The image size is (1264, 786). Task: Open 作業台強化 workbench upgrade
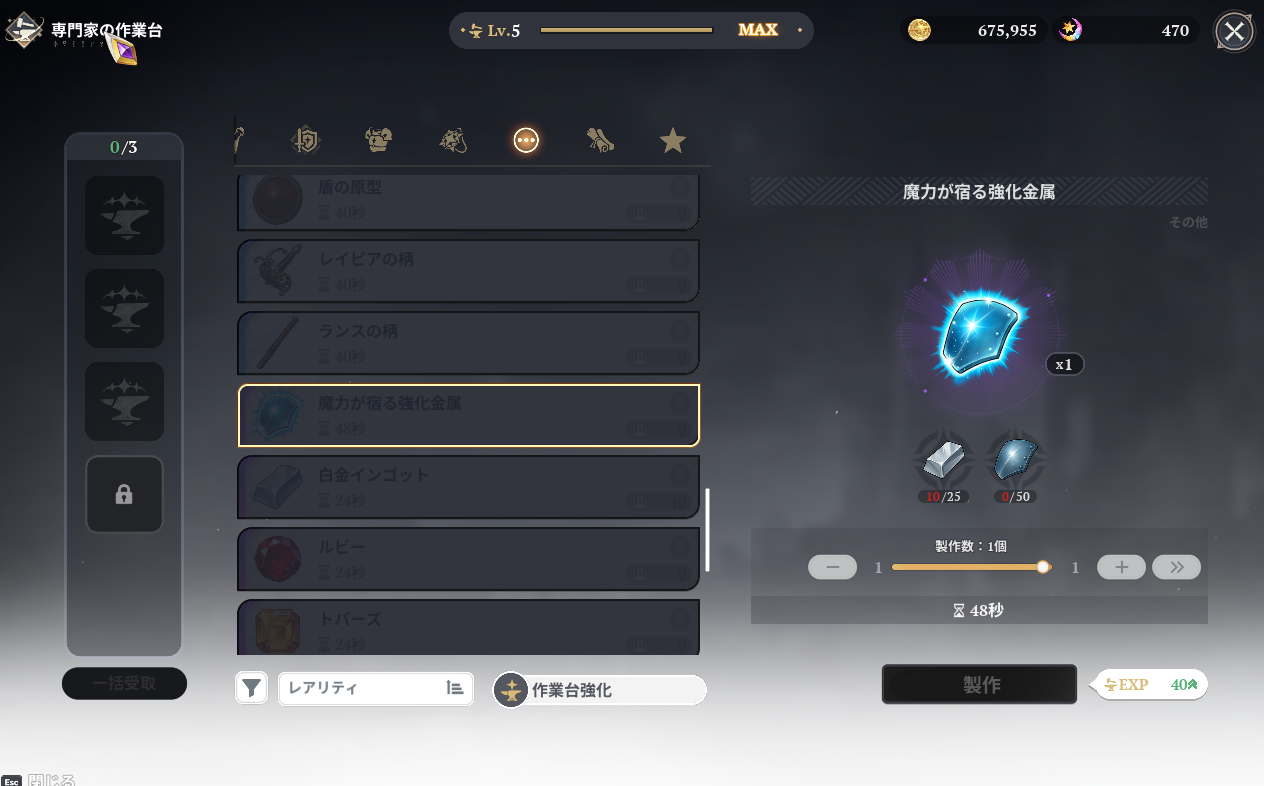(600, 690)
